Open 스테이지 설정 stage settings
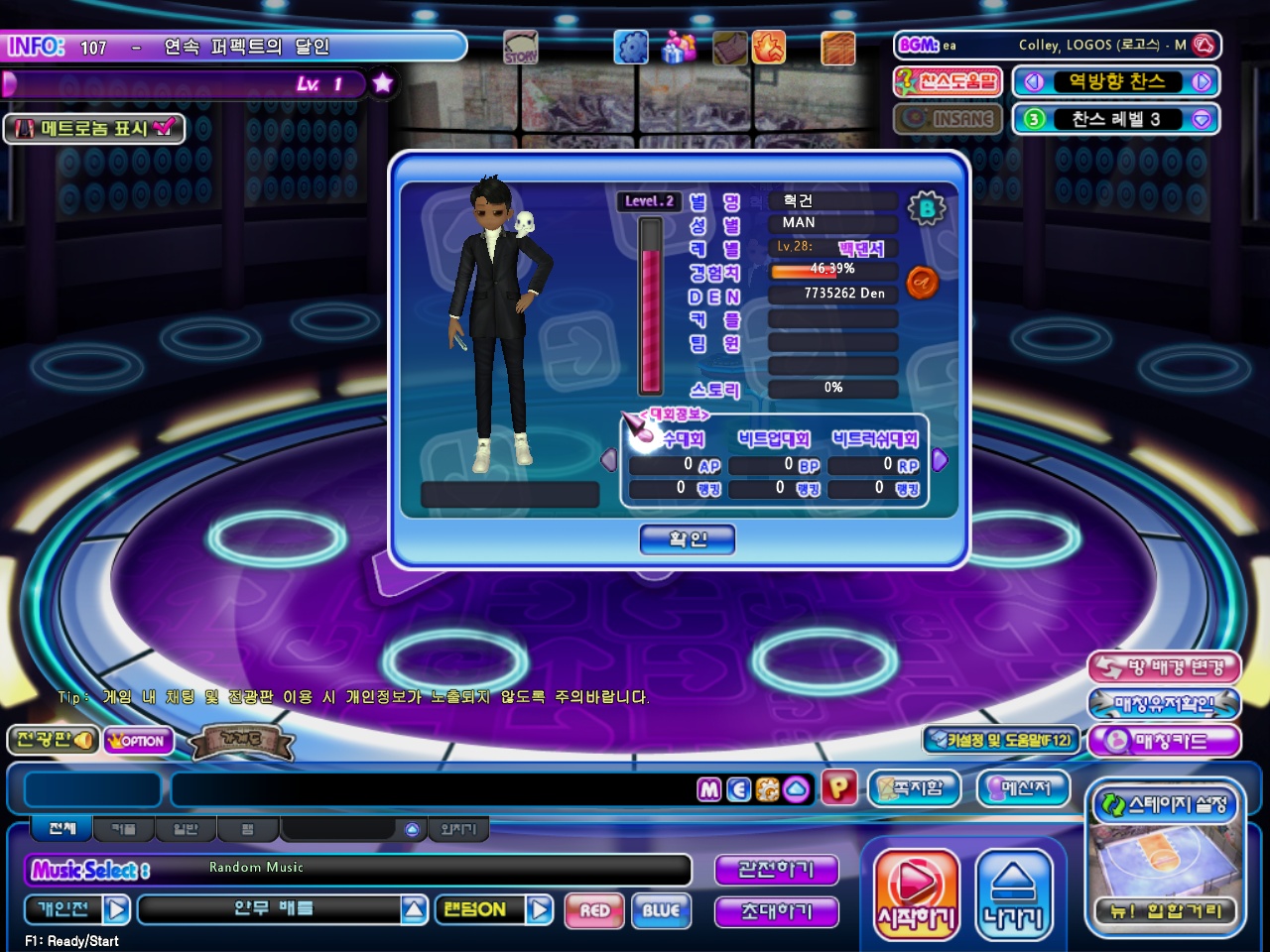Viewport: 1270px width, 952px height. point(1165,804)
